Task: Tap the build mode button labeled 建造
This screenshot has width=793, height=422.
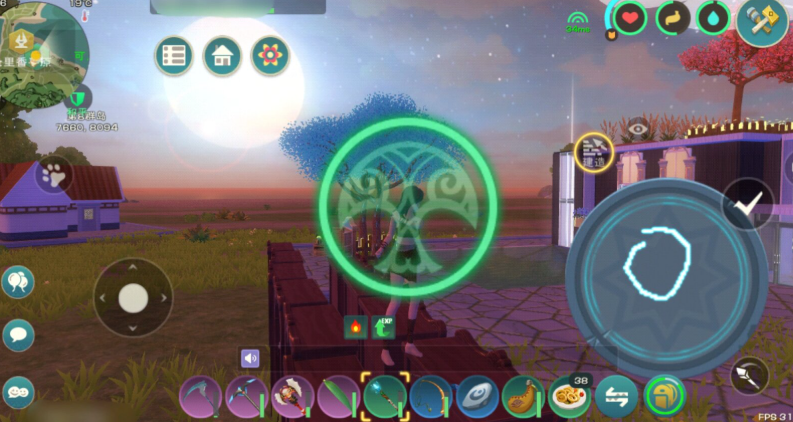Action: coord(594,153)
